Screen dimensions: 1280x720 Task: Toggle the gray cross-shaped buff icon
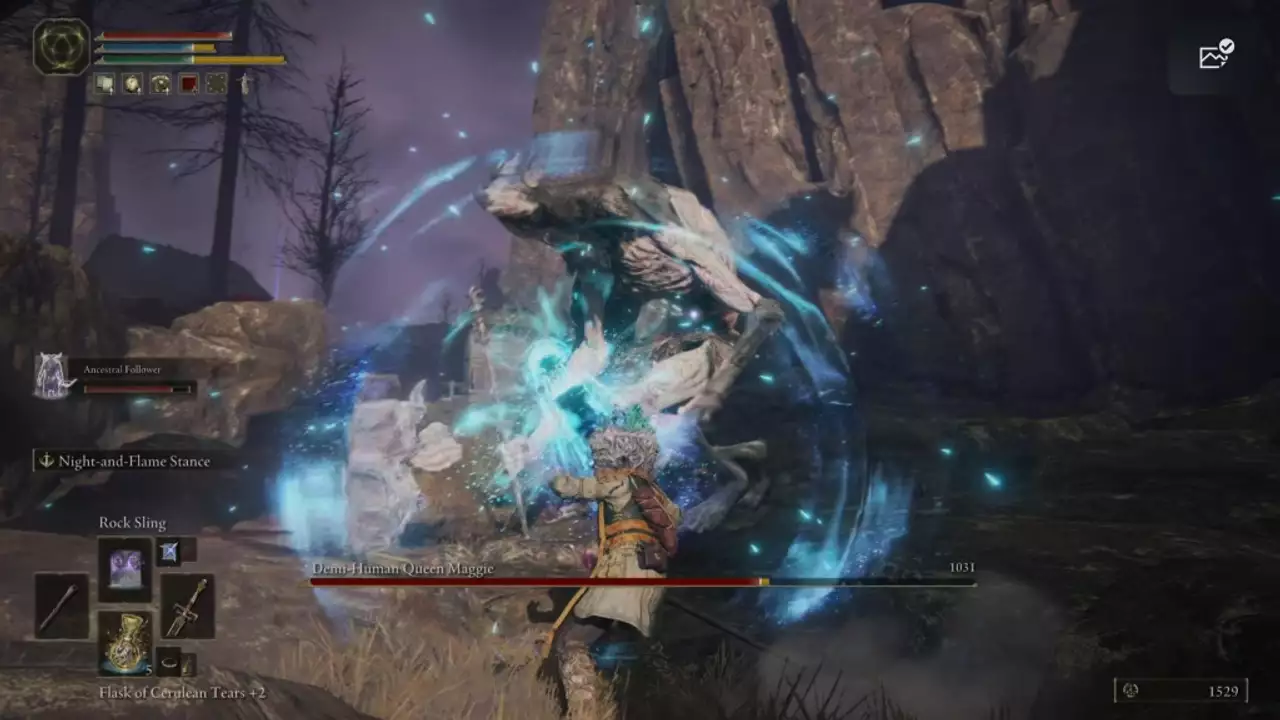(x=216, y=82)
